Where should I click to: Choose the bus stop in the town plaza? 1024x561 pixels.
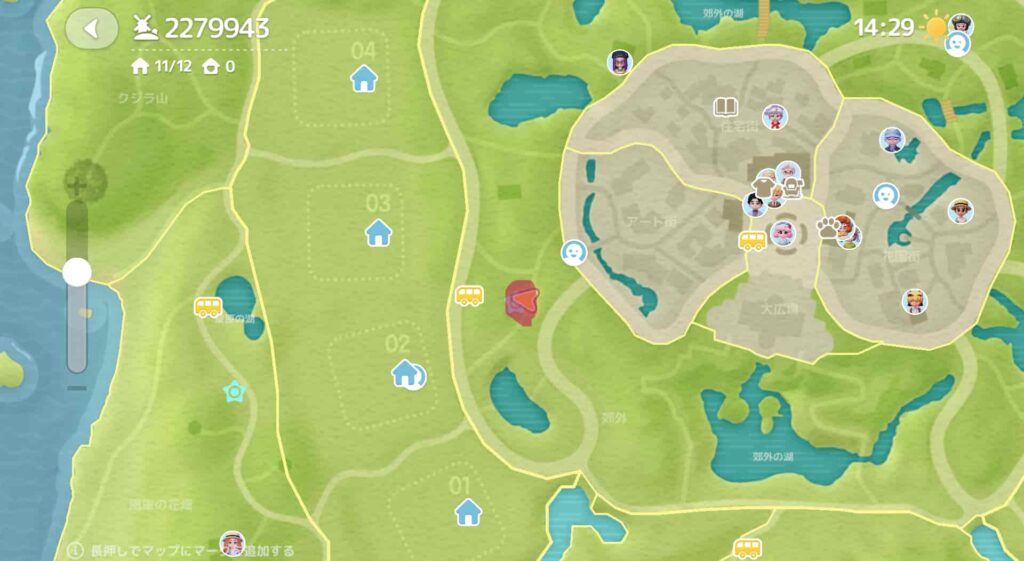click(x=752, y=240)
